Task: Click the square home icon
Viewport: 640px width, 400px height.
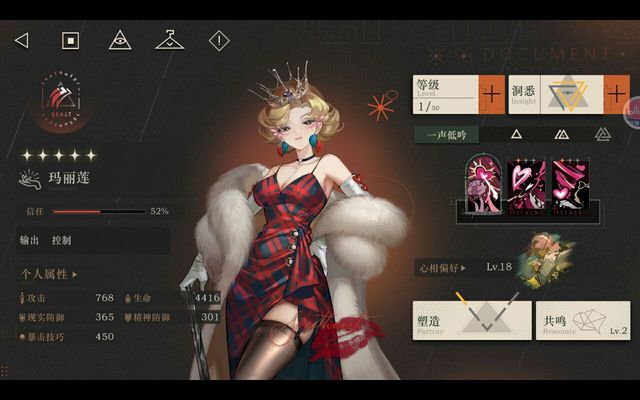Action: point(70,40)
